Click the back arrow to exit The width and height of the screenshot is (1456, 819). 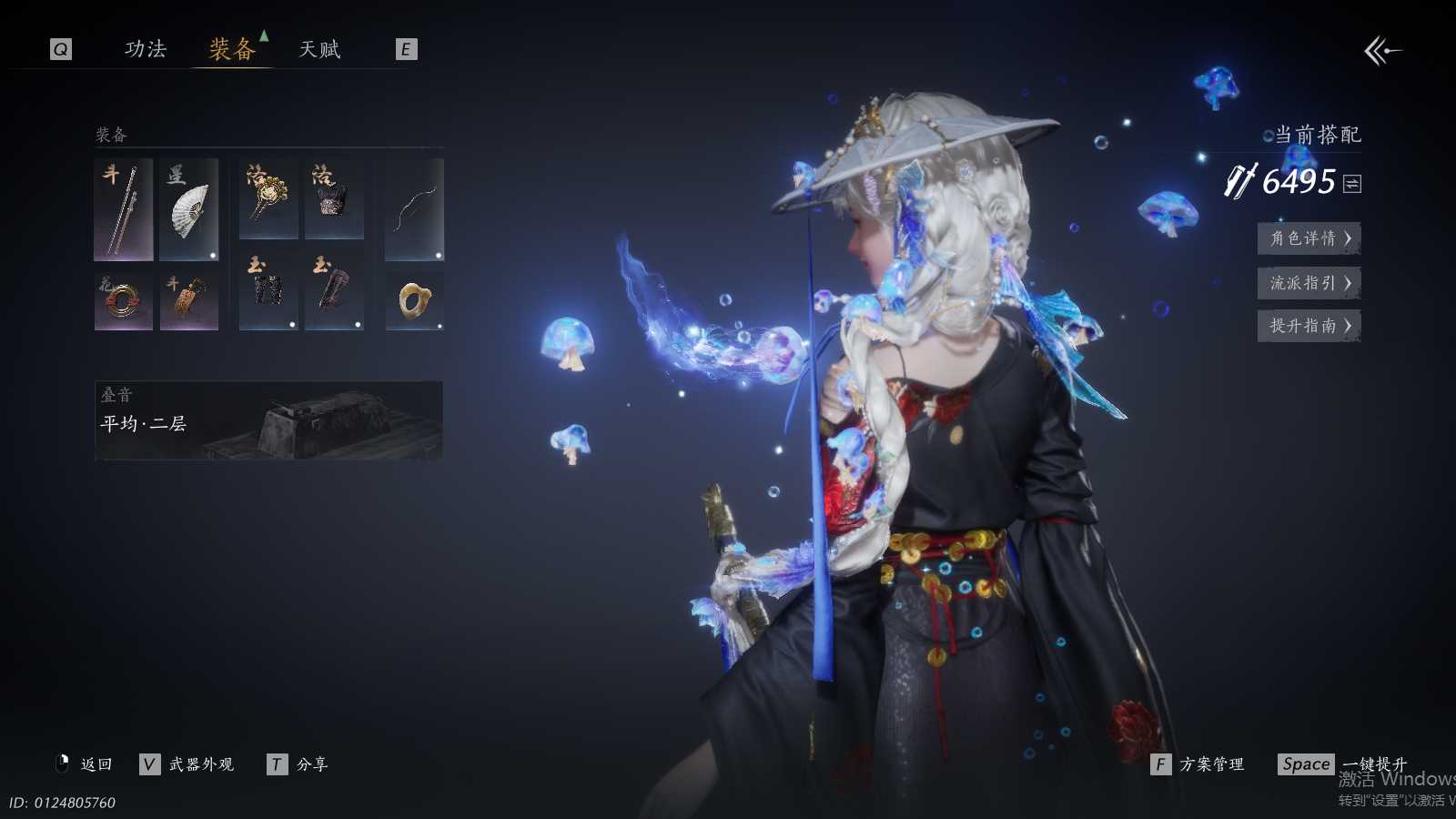pyautogui.click(x=1382, y=51)
